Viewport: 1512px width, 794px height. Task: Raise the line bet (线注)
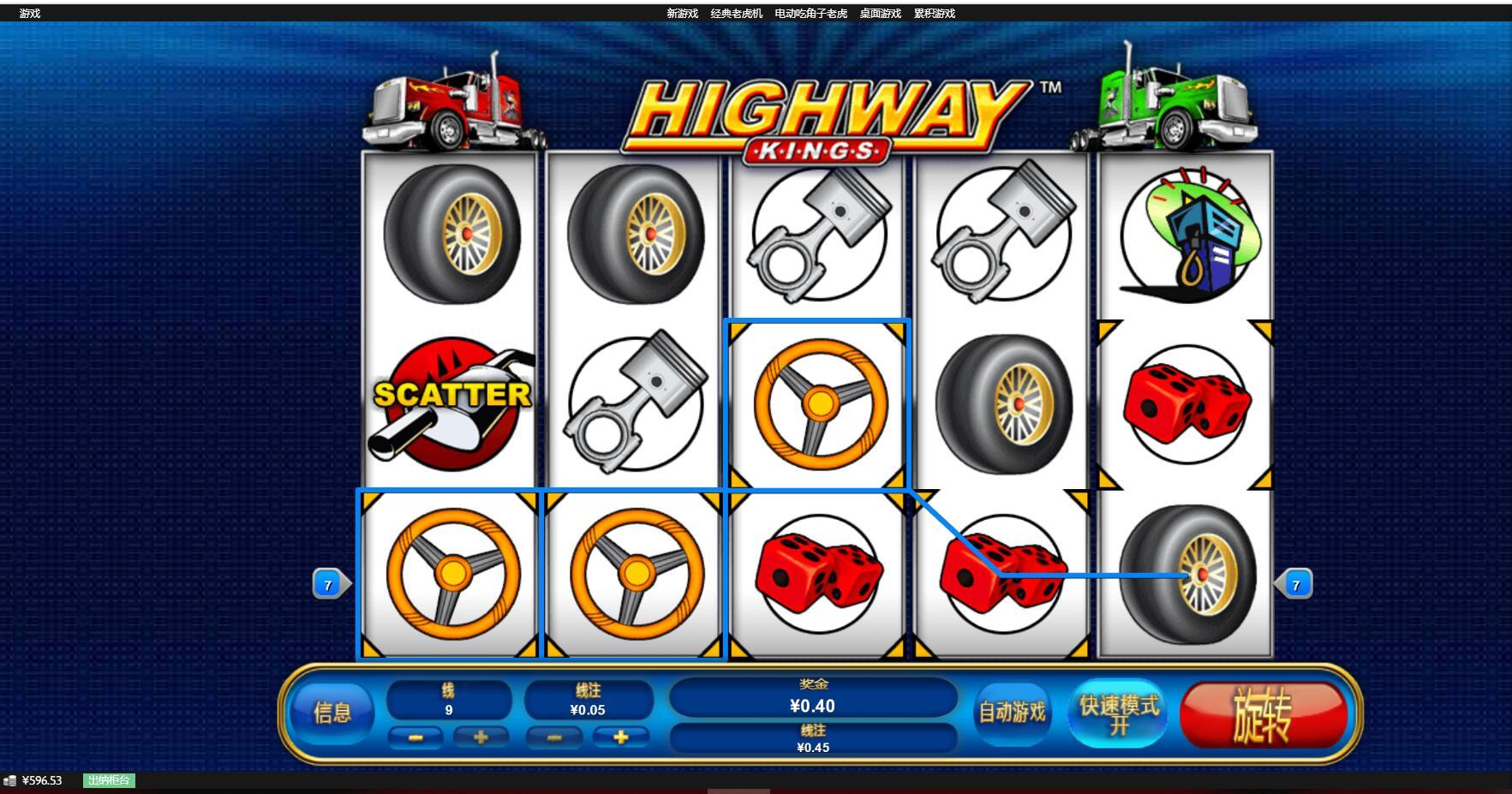621,737
